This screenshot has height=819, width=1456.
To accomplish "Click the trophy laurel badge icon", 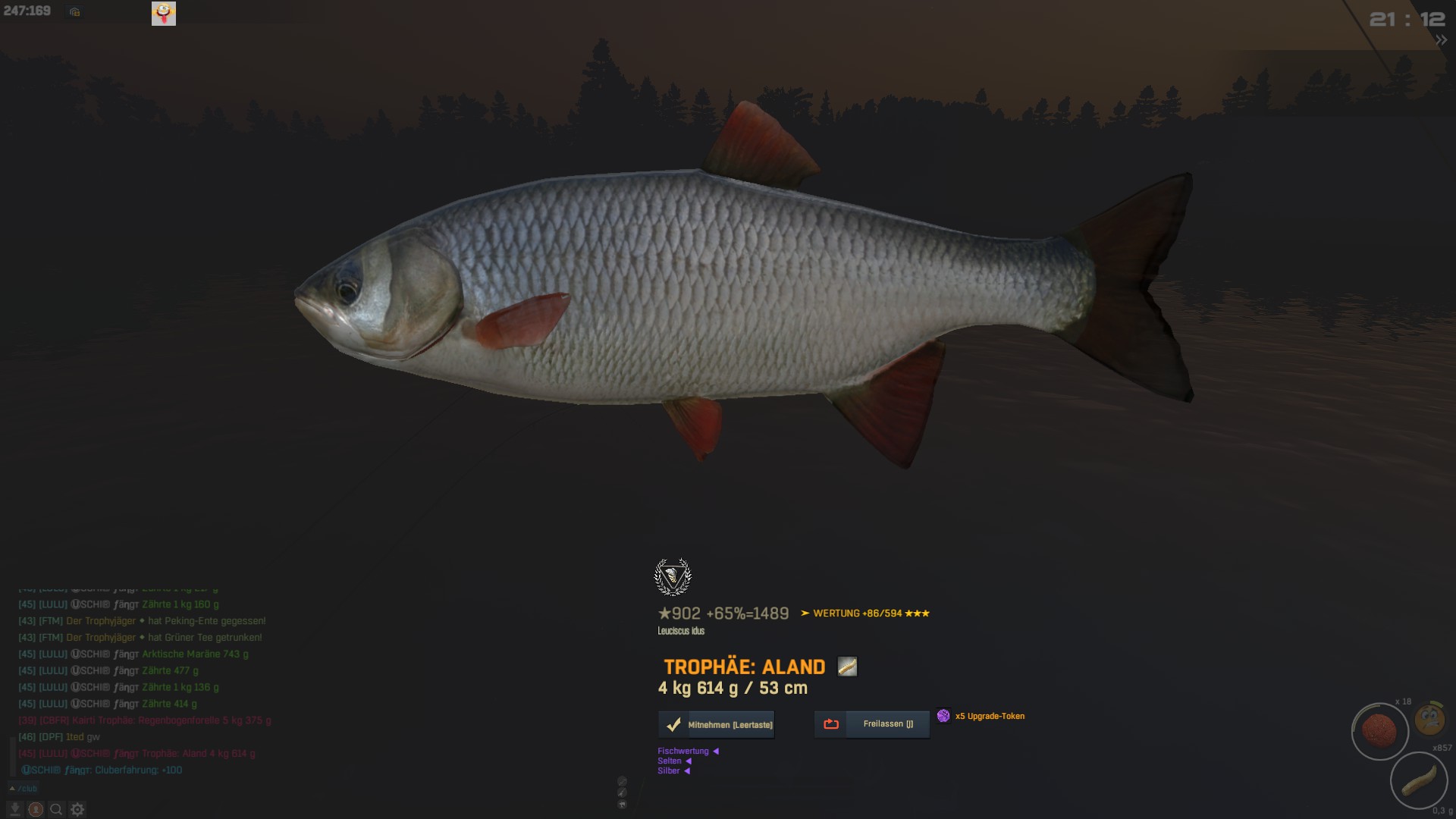I will click(673, 577).
